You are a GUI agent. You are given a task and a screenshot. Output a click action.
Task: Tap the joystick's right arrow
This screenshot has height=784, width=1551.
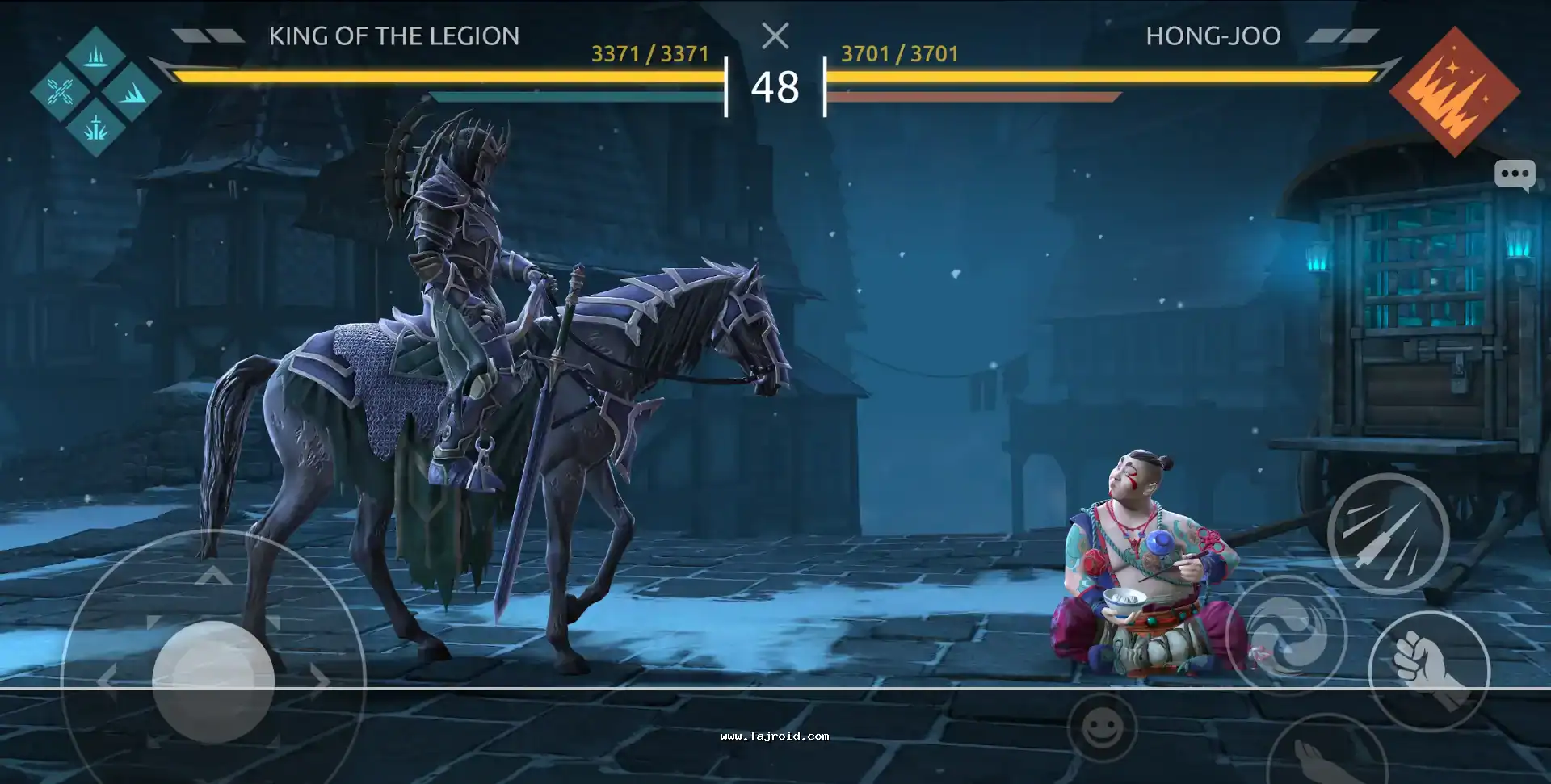tap(322, 681)
